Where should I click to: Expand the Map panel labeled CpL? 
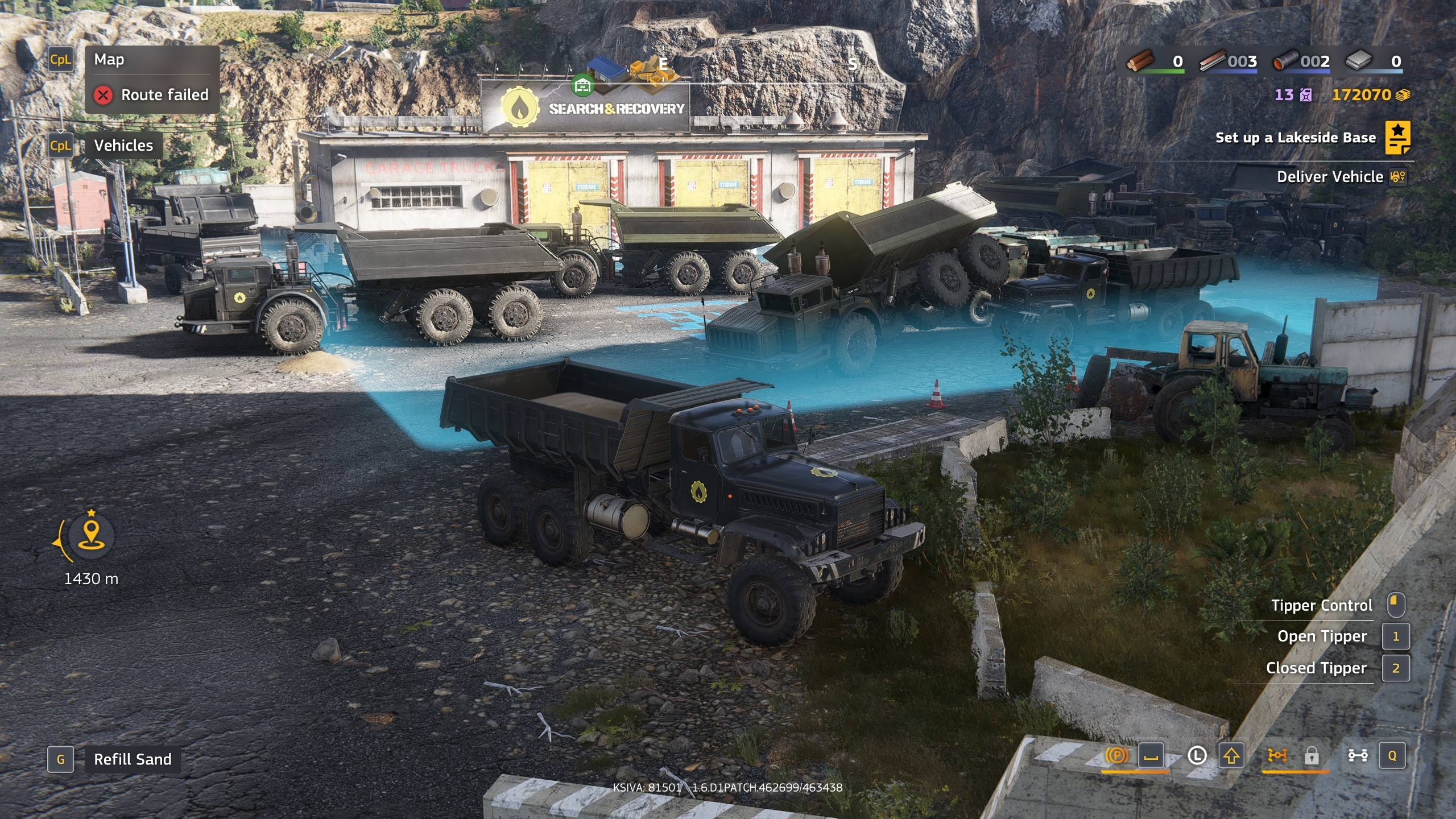coord(61,59)
